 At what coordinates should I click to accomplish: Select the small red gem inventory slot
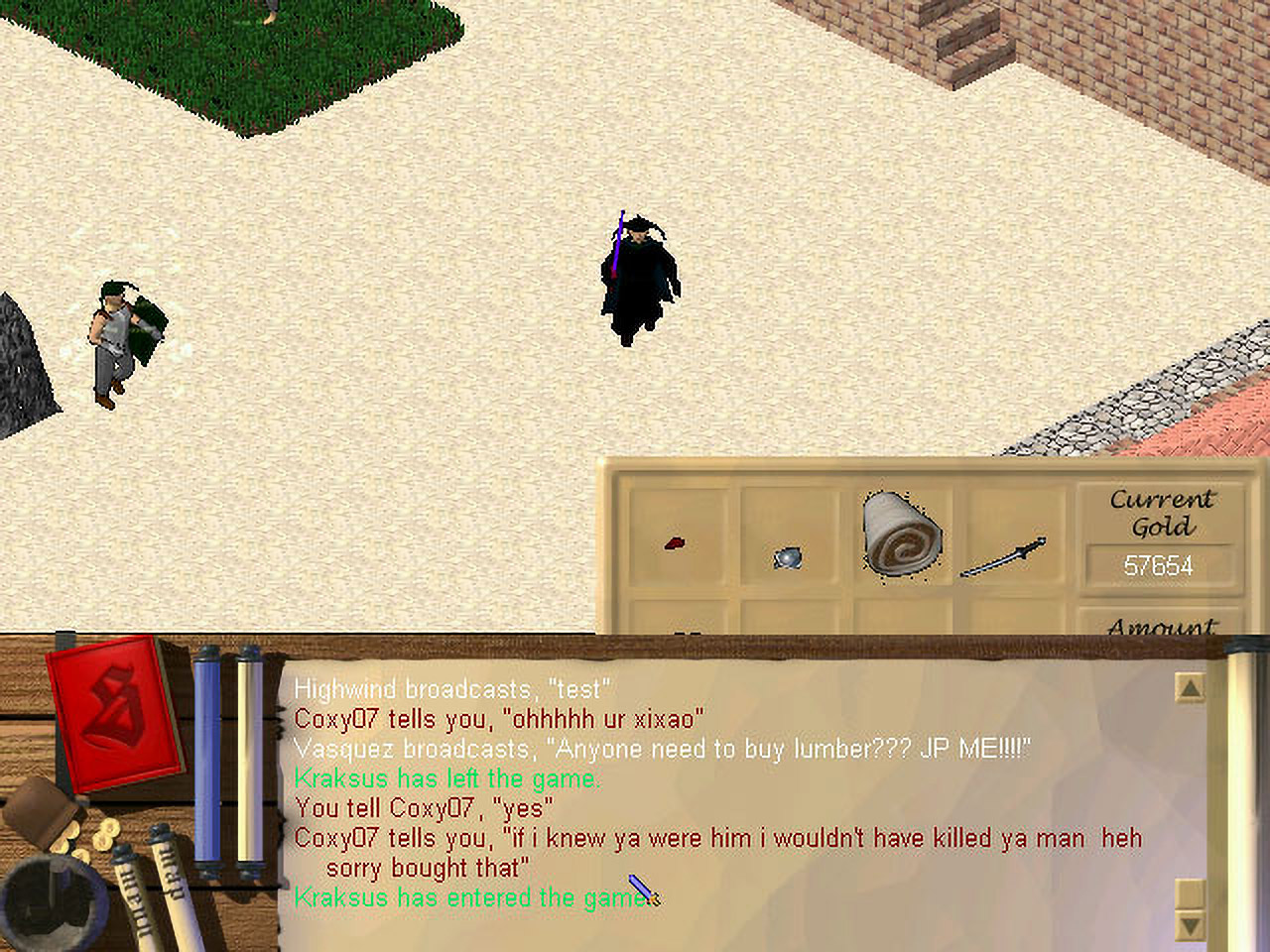[676, 542]
